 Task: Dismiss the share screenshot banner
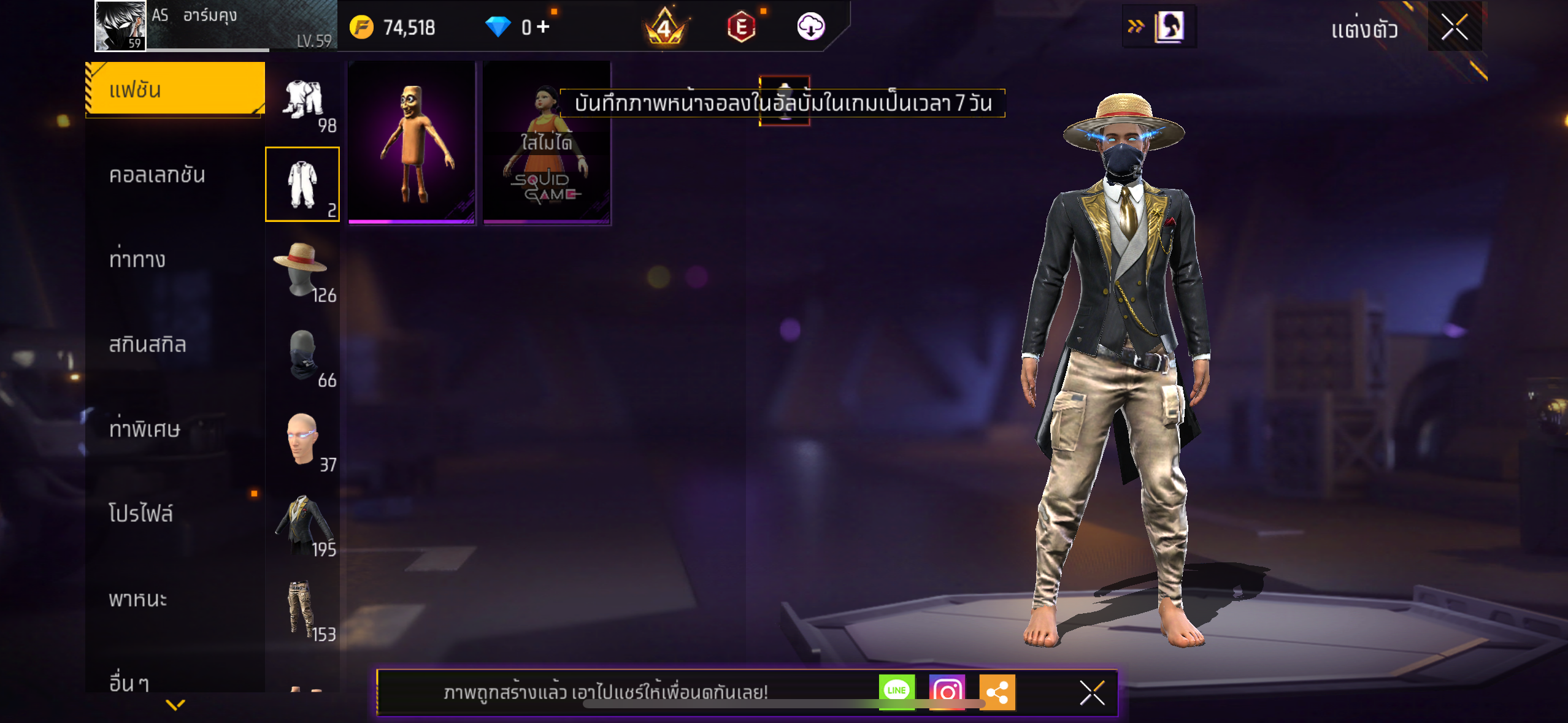[1092, 693]
